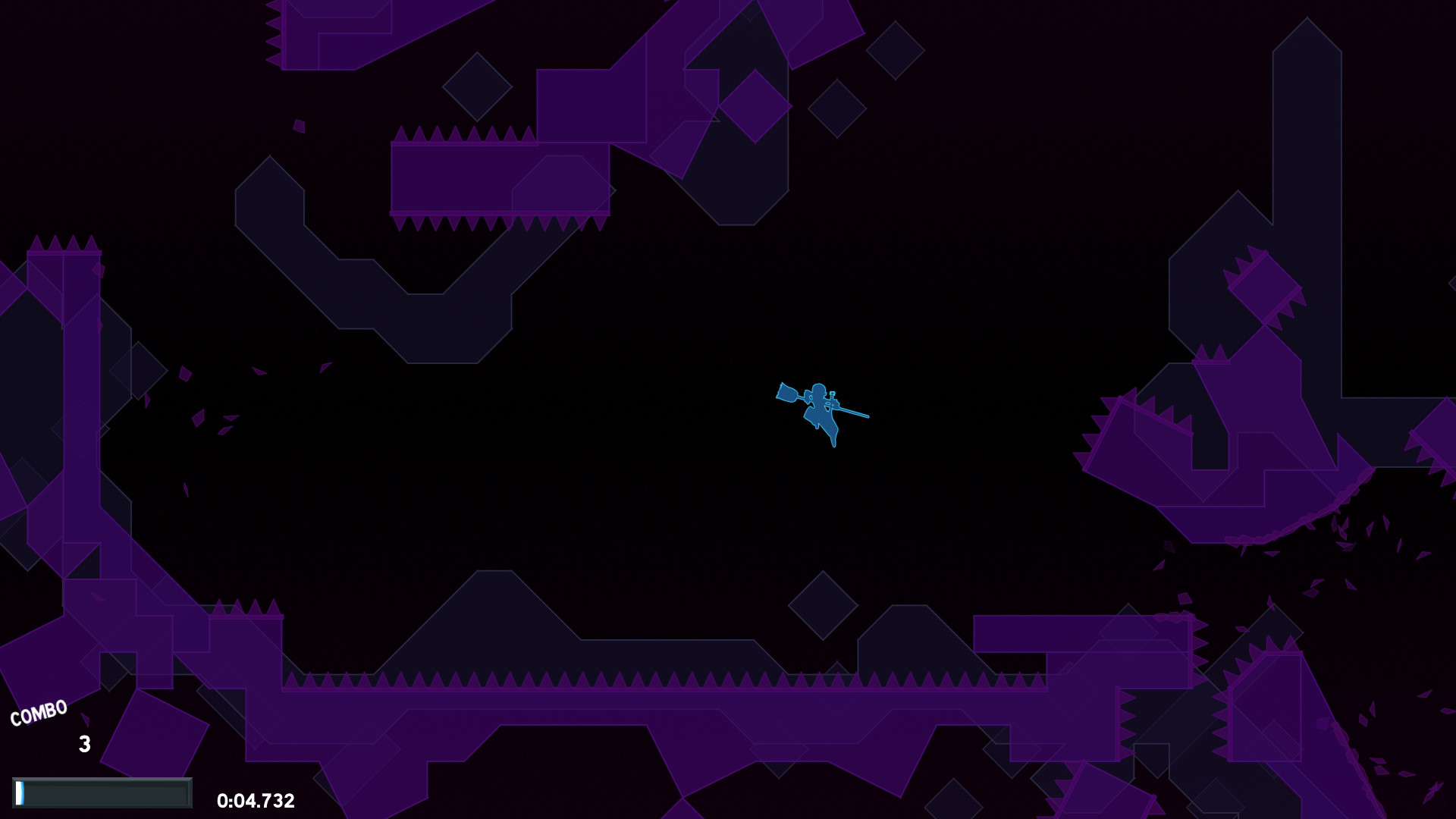Screen dimensions: 1456x819
Task: Click the COMBO label bottom left
Action: point(38,711)
